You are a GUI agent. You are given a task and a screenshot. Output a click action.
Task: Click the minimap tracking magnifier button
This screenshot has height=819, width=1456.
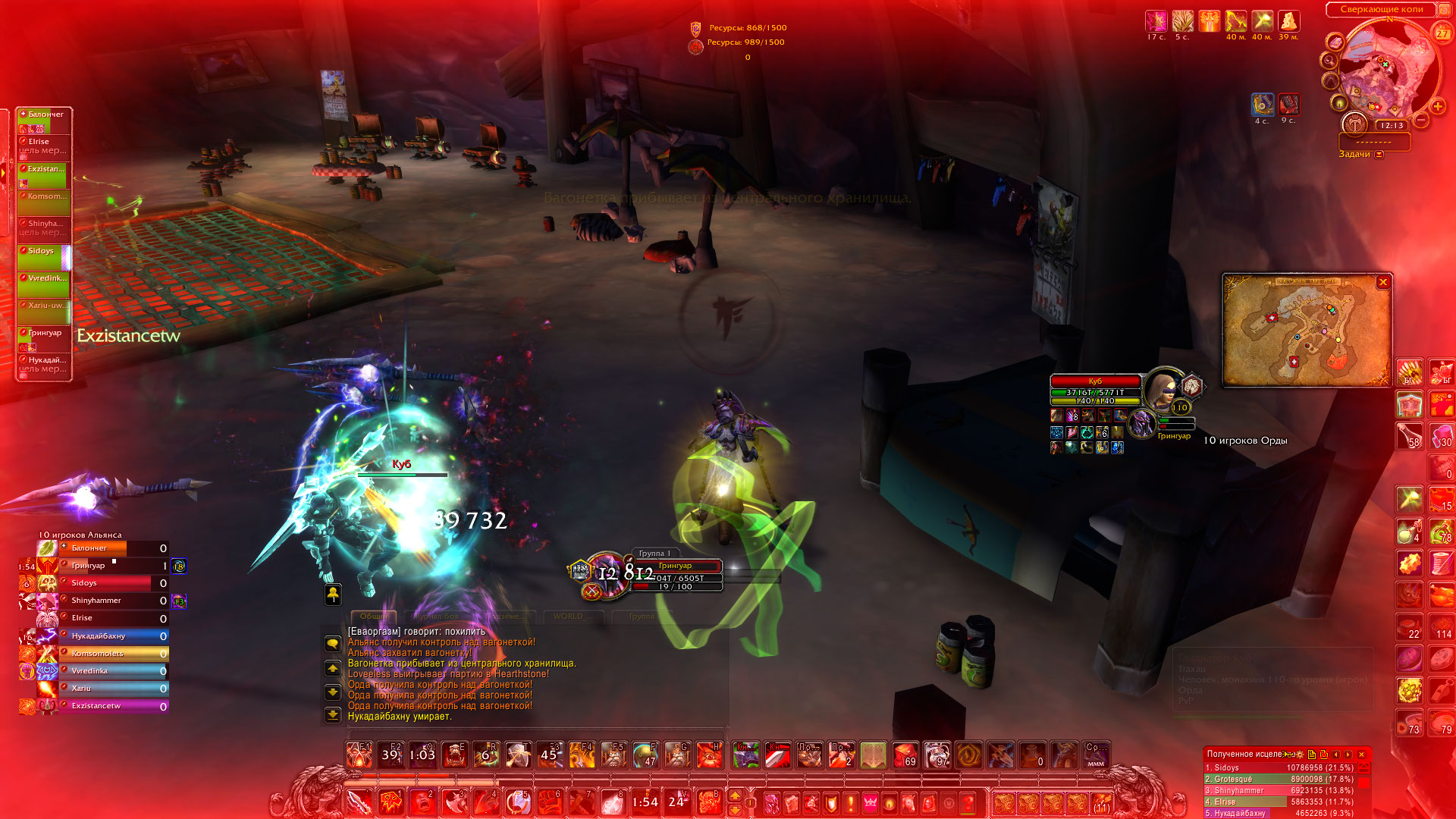pos(1329,60)
